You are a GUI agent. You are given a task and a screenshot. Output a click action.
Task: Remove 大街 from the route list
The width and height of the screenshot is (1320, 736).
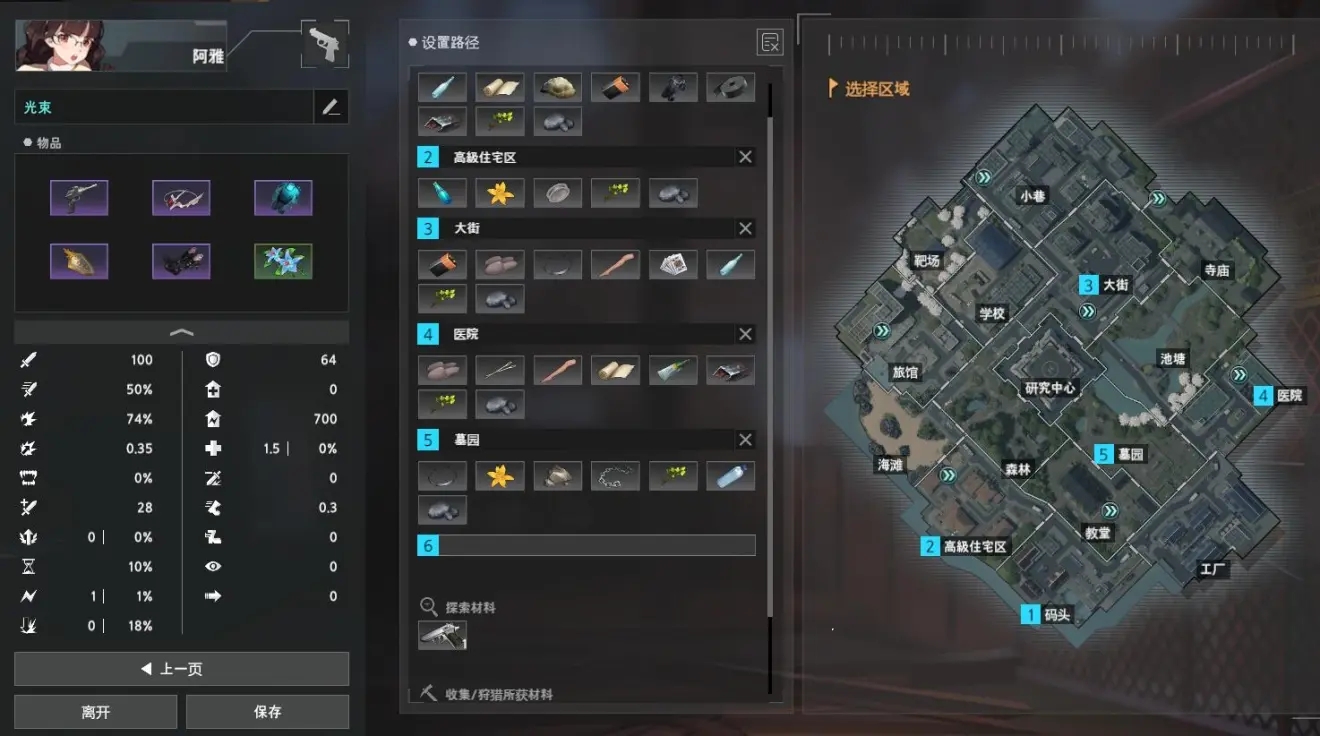coord(745,228)
